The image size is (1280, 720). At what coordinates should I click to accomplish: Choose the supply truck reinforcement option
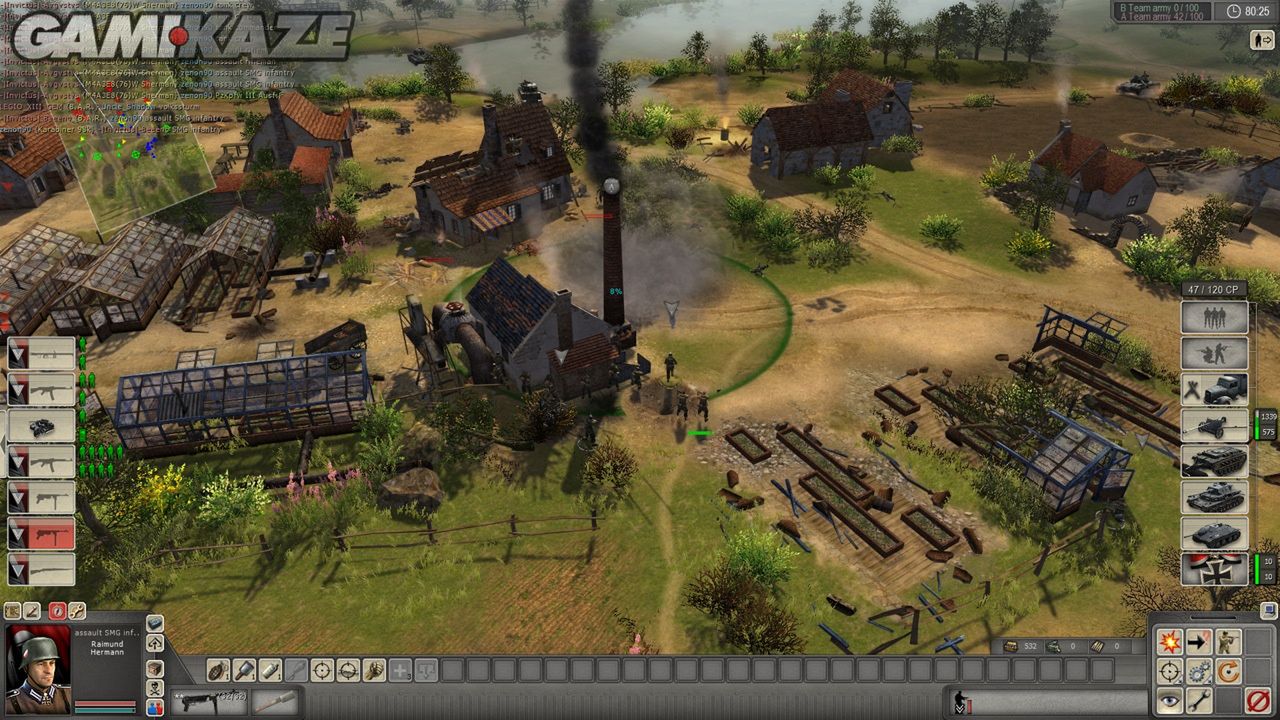[1215, 389]
